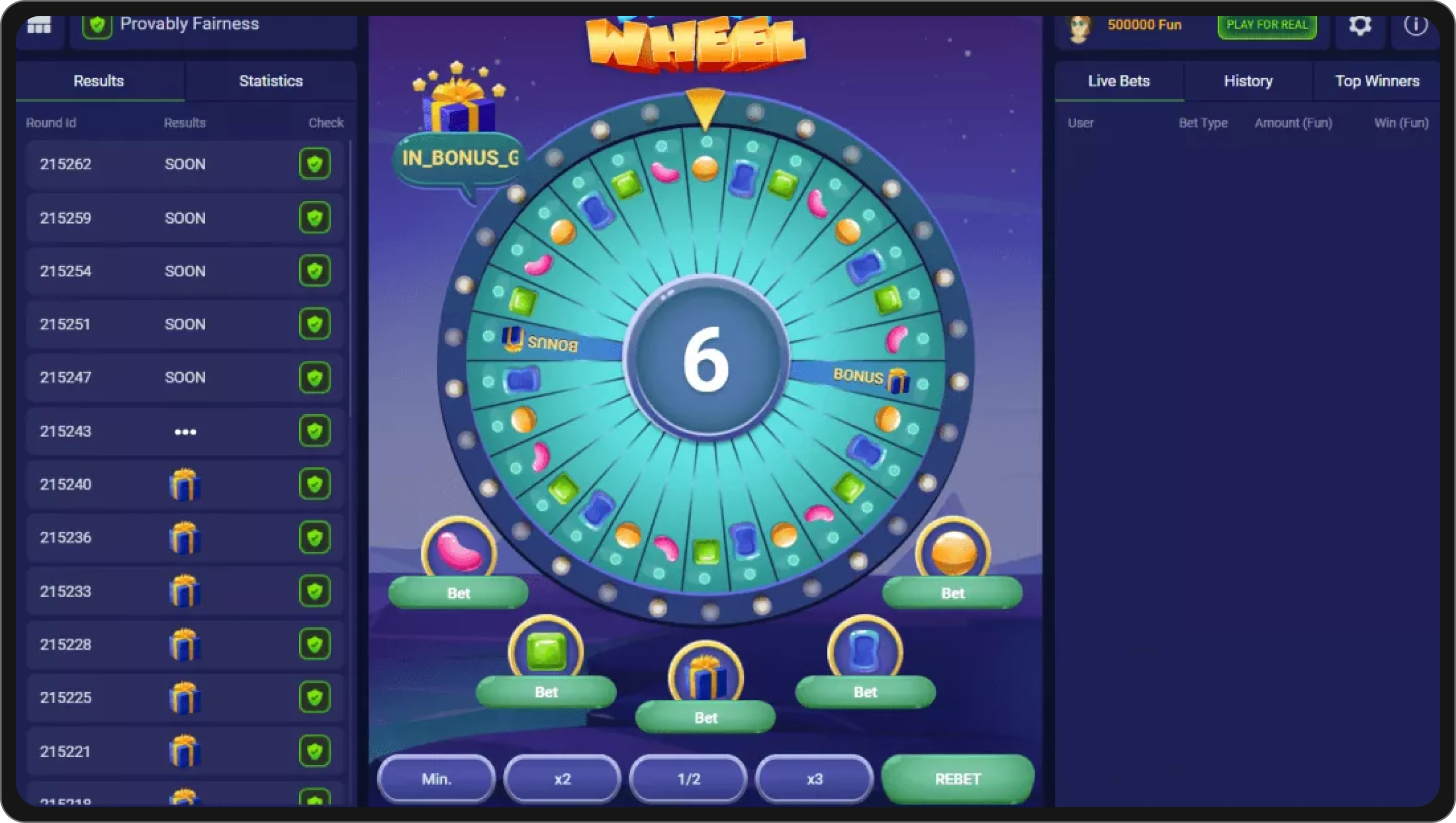The width and height of the screenshot is (1456, 823).
Task: Switch to the Statistics tab
Action: [x=271, y=81]
